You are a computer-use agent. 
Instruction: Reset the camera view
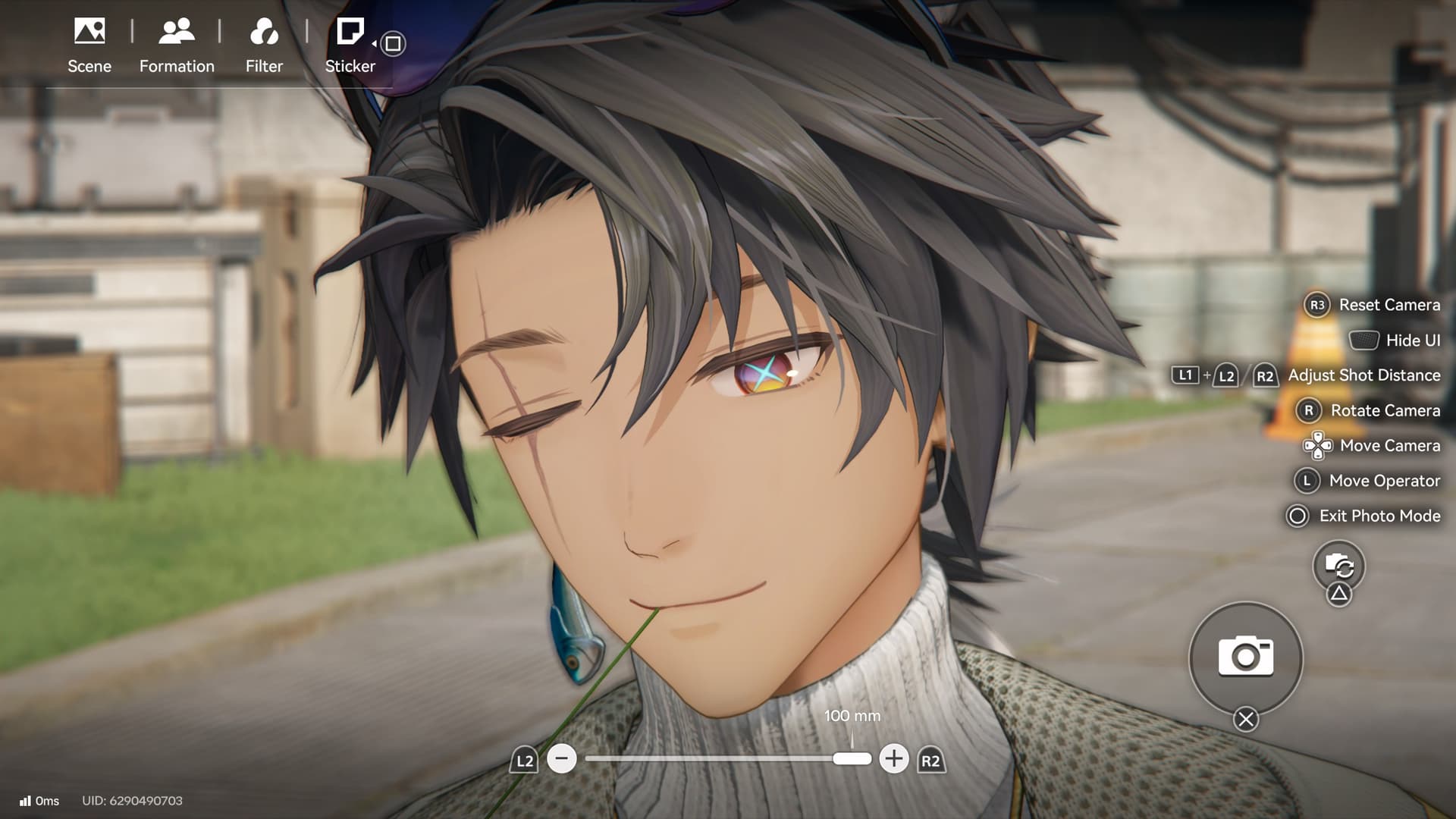click(x=1373, y=305)
